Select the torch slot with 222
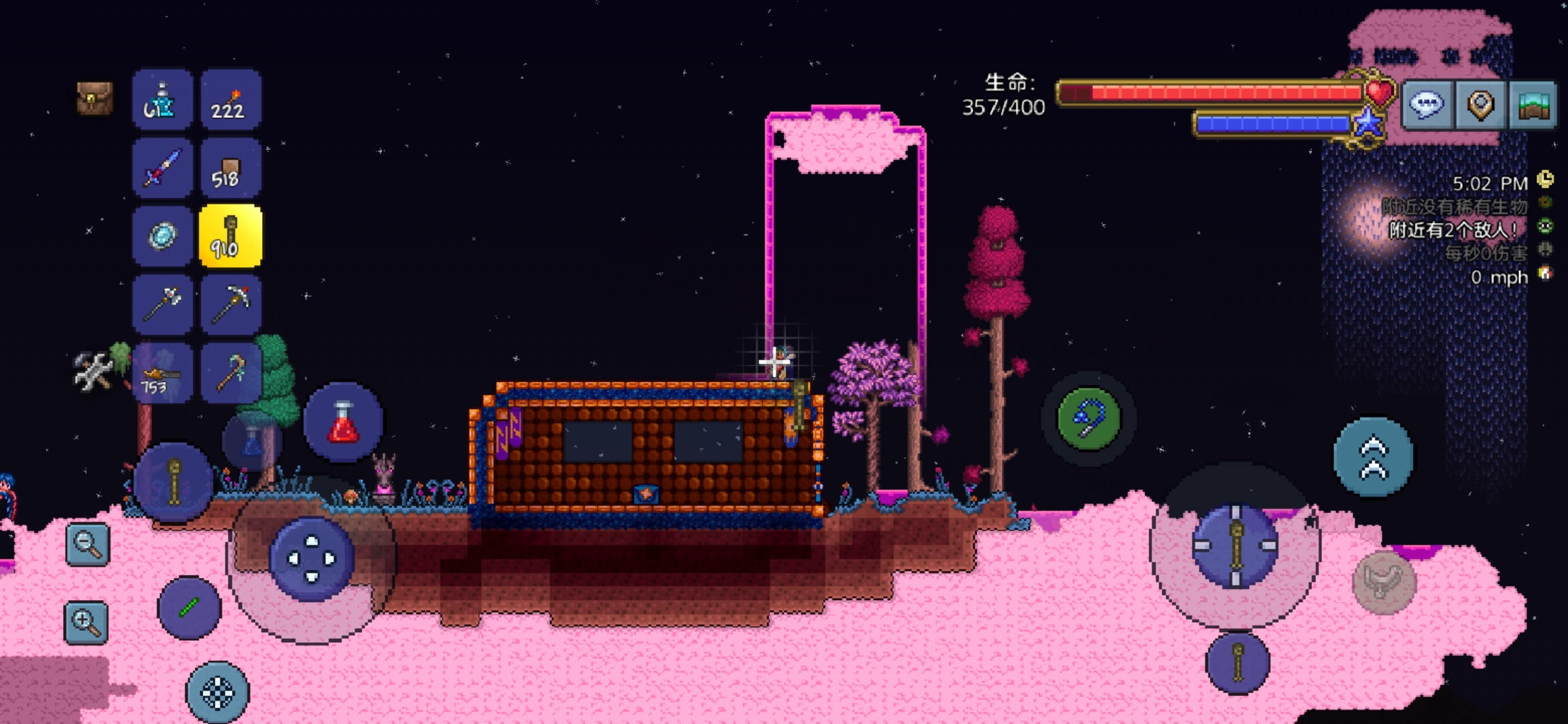 pyautogui.click(x=231, y=101)
